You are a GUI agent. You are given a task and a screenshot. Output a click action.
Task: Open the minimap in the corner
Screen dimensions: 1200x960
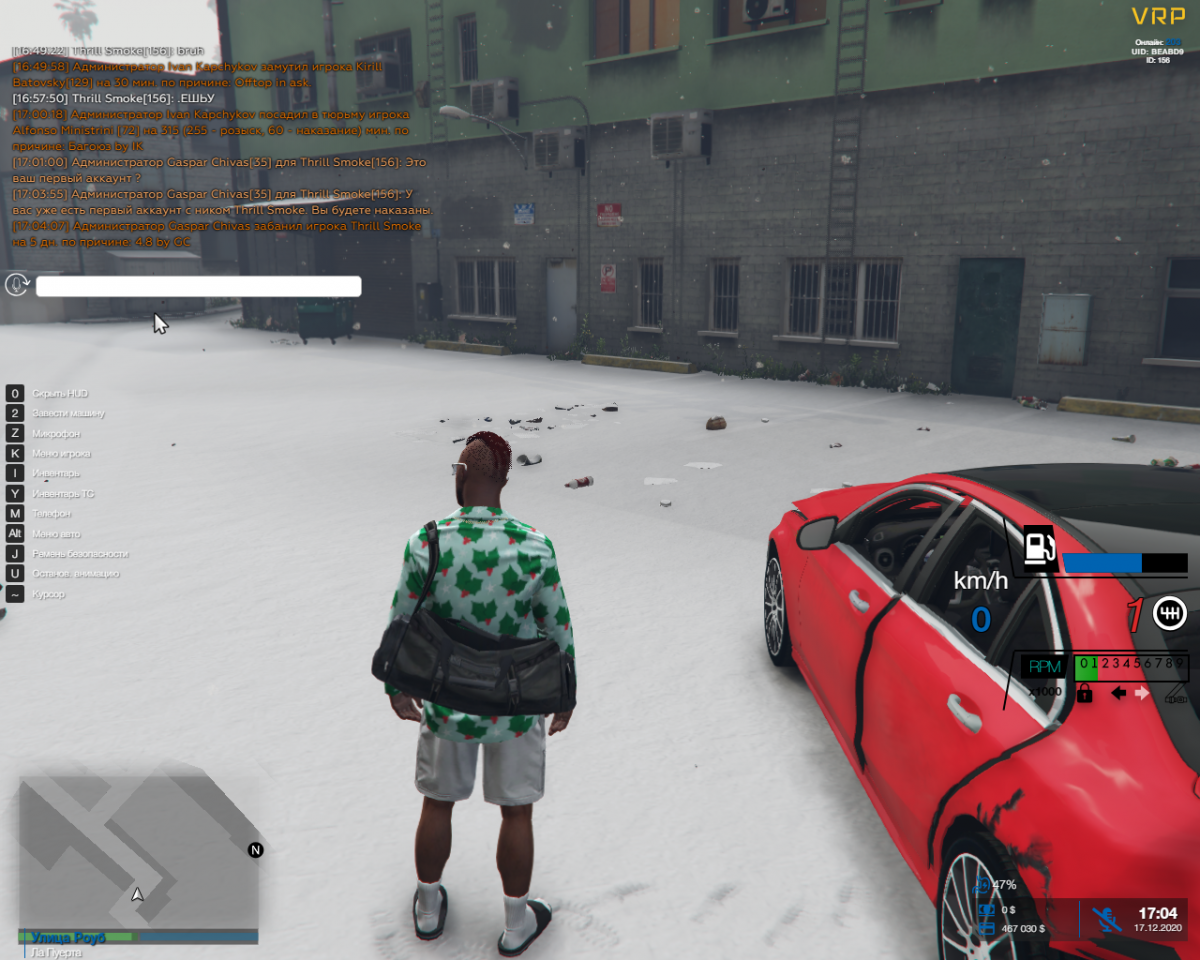pos(138,848)
